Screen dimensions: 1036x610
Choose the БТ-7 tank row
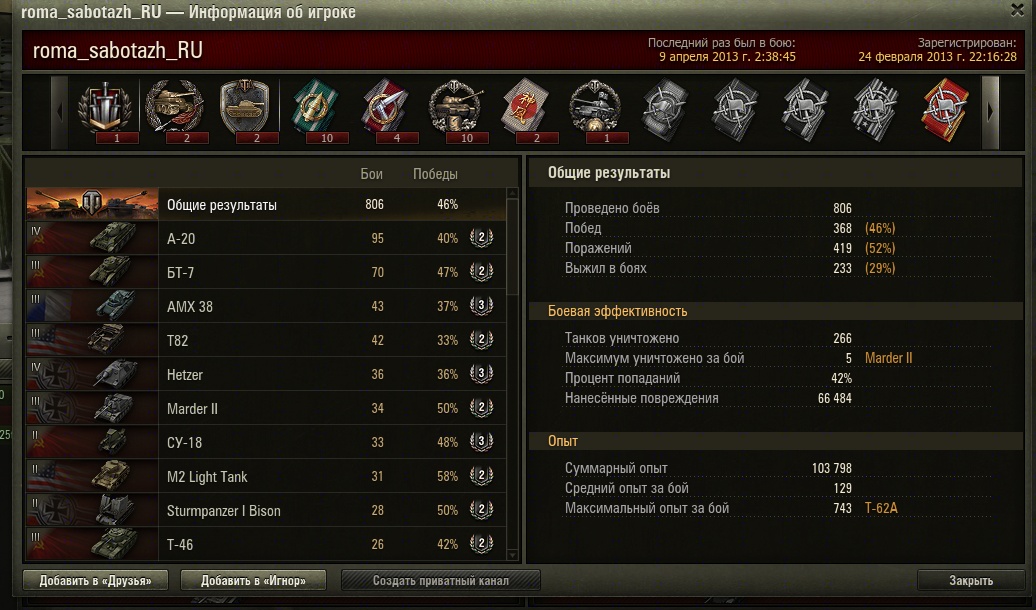[266, 272]
